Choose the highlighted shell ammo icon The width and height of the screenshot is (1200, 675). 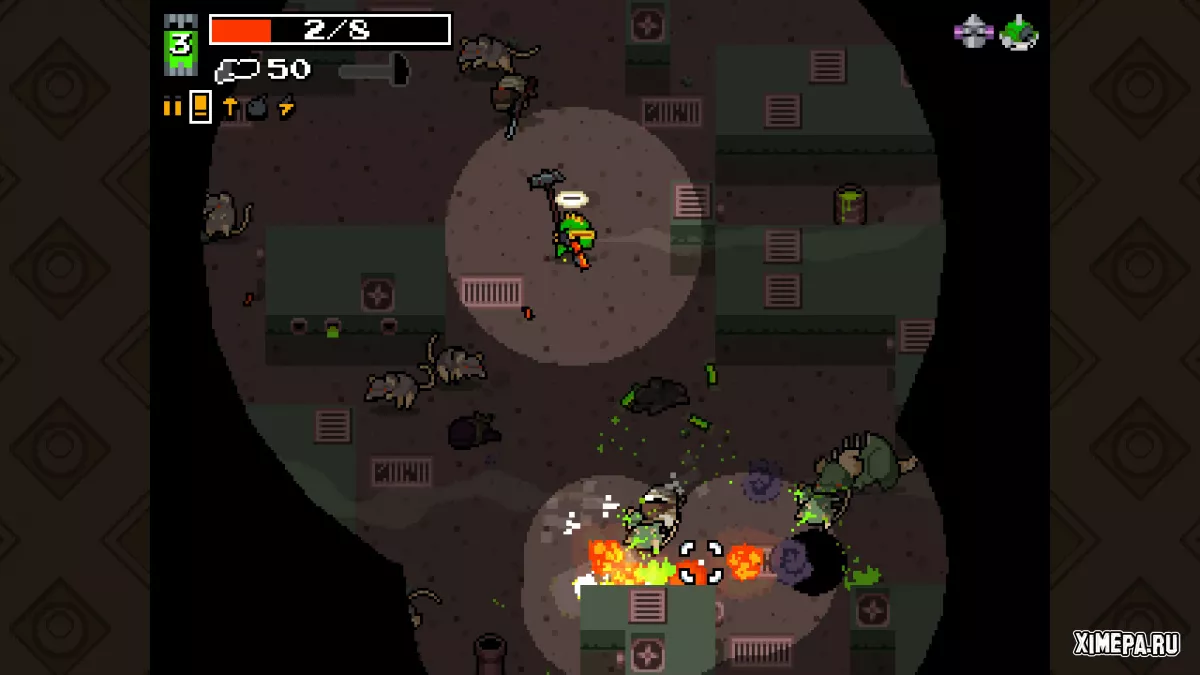[200, 106]
